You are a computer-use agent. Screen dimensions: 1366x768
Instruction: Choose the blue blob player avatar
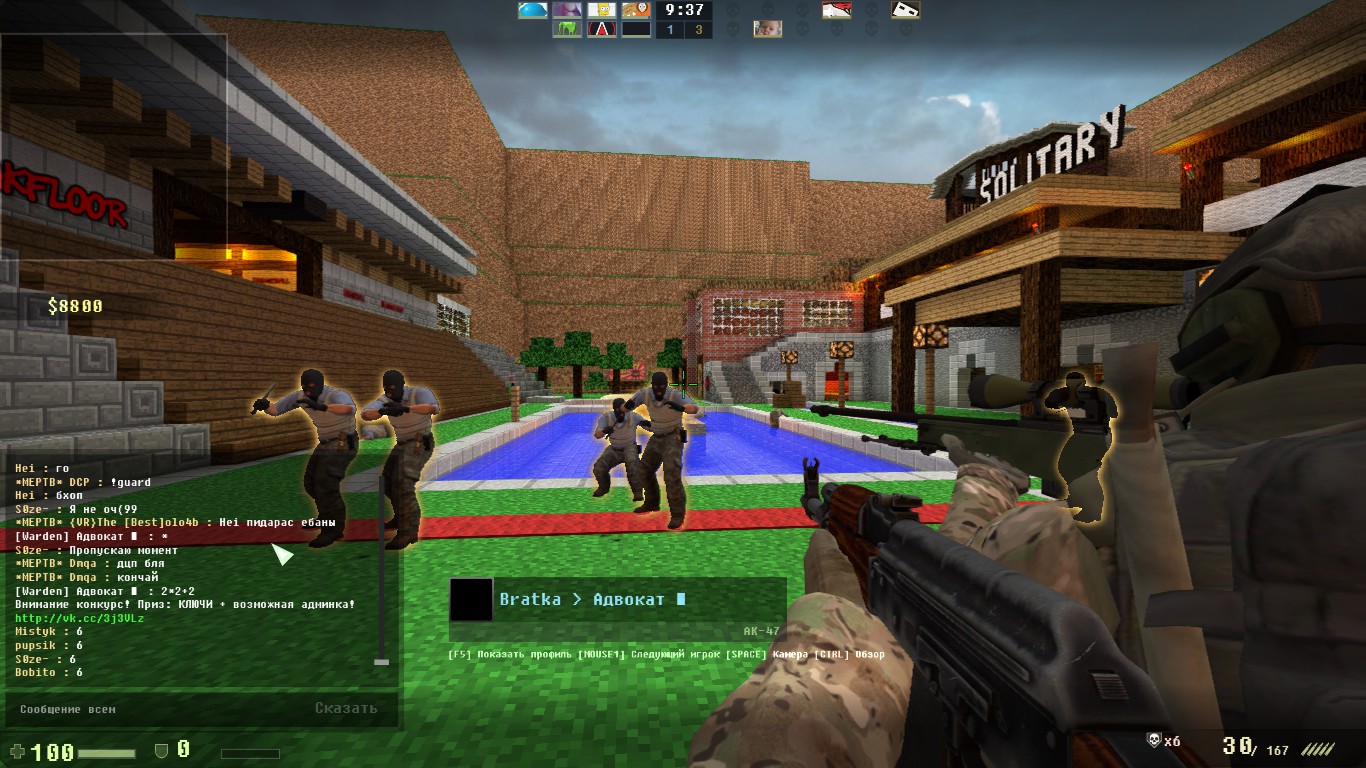(532, 10)
